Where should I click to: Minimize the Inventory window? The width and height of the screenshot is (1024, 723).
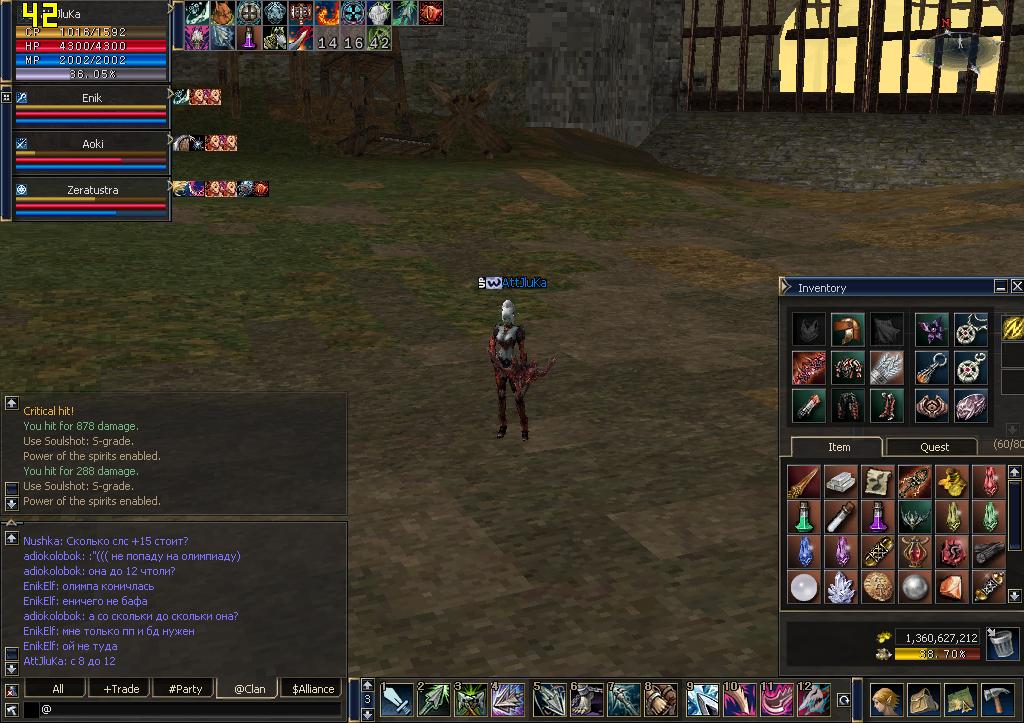click(1000, 287)
